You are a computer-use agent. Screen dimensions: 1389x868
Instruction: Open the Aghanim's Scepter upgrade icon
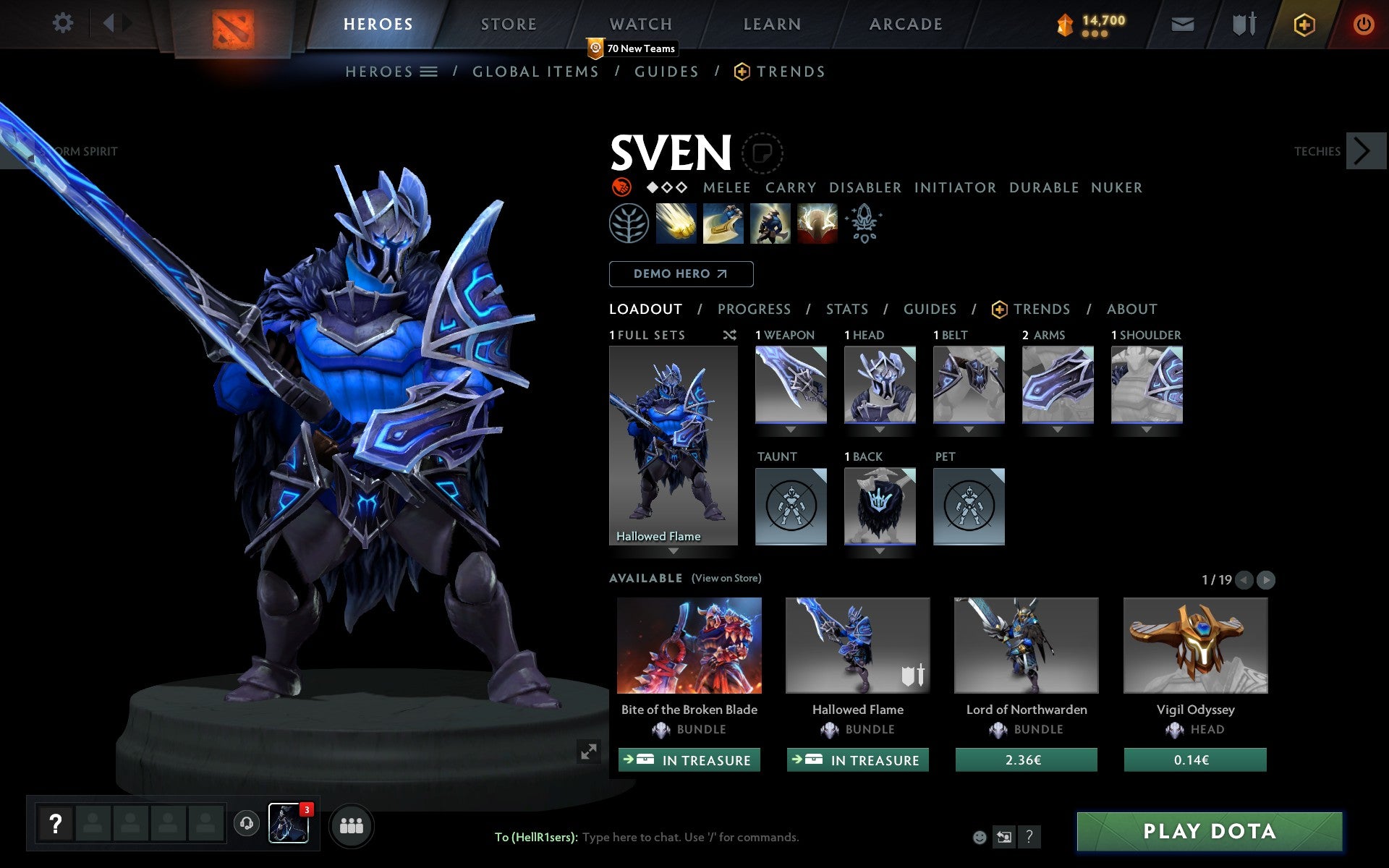tap(864, 224)
